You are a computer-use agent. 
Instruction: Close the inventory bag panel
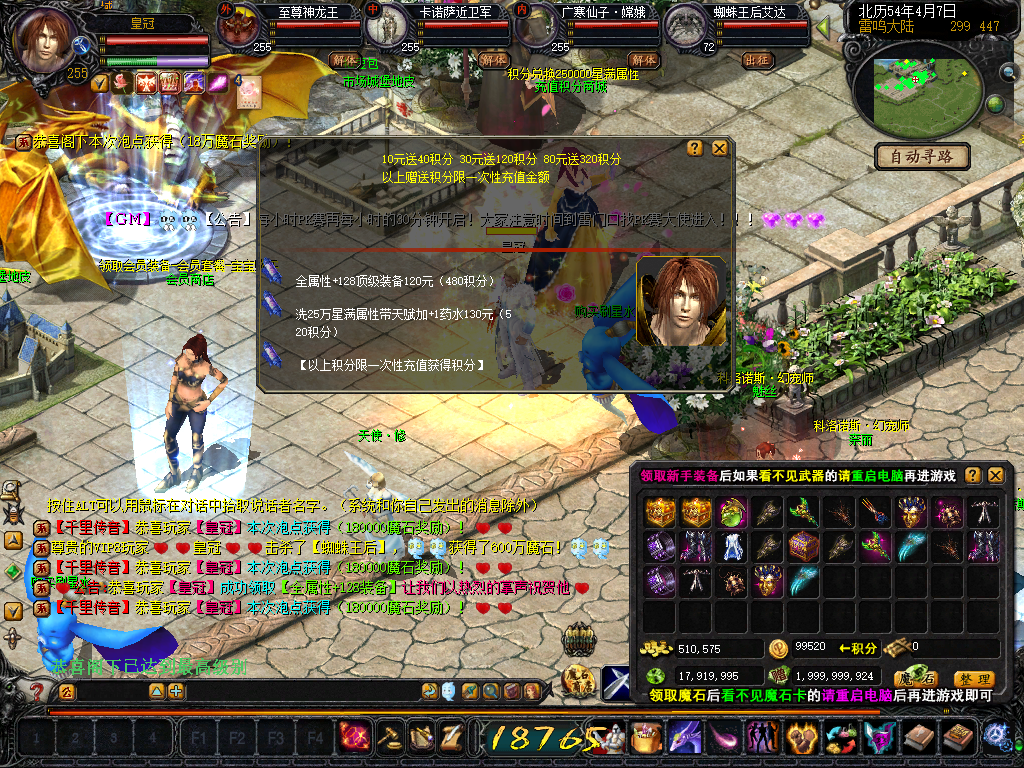[995, 475]
